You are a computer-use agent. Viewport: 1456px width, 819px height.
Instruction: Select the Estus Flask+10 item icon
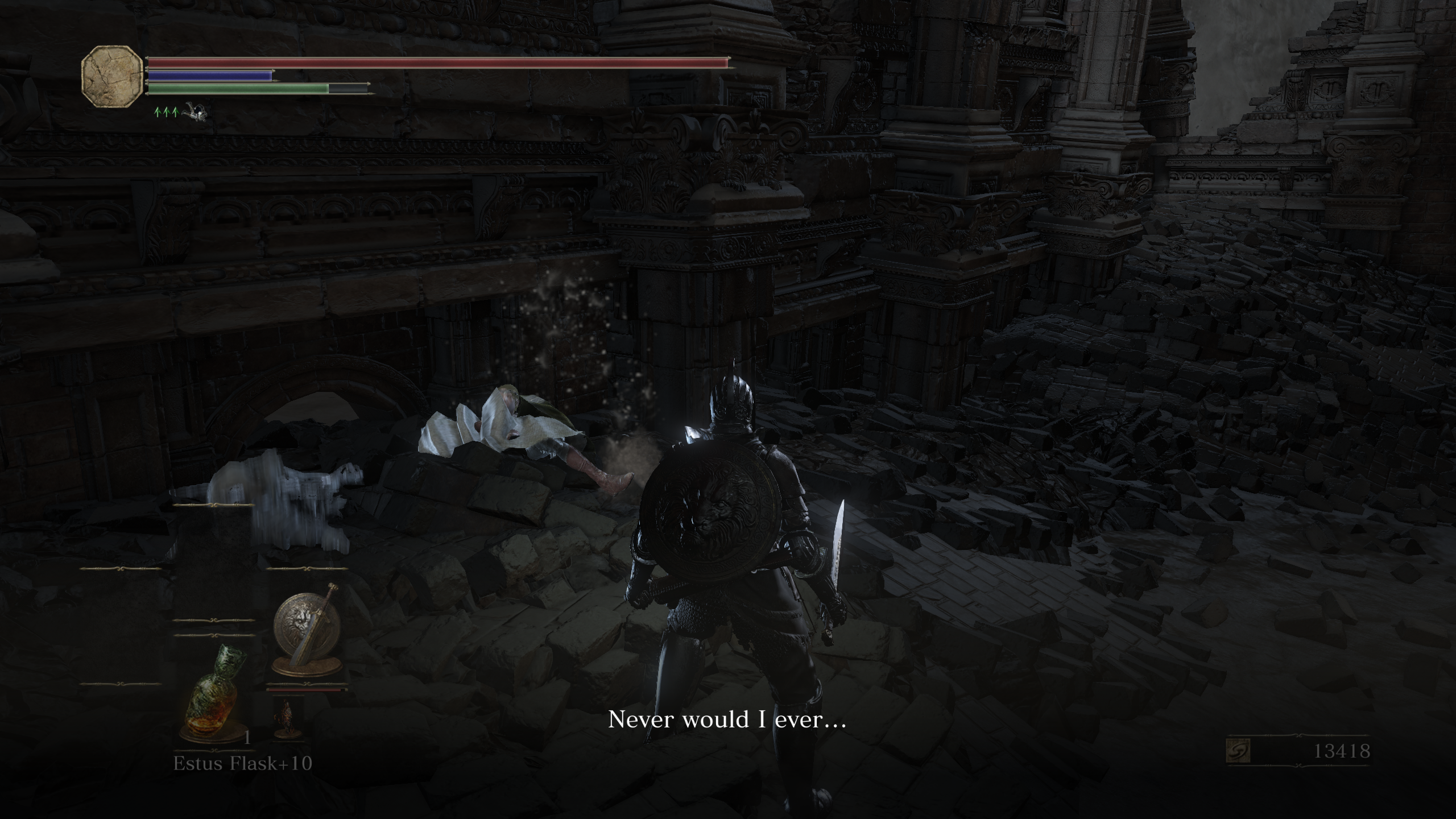[212, 696]
